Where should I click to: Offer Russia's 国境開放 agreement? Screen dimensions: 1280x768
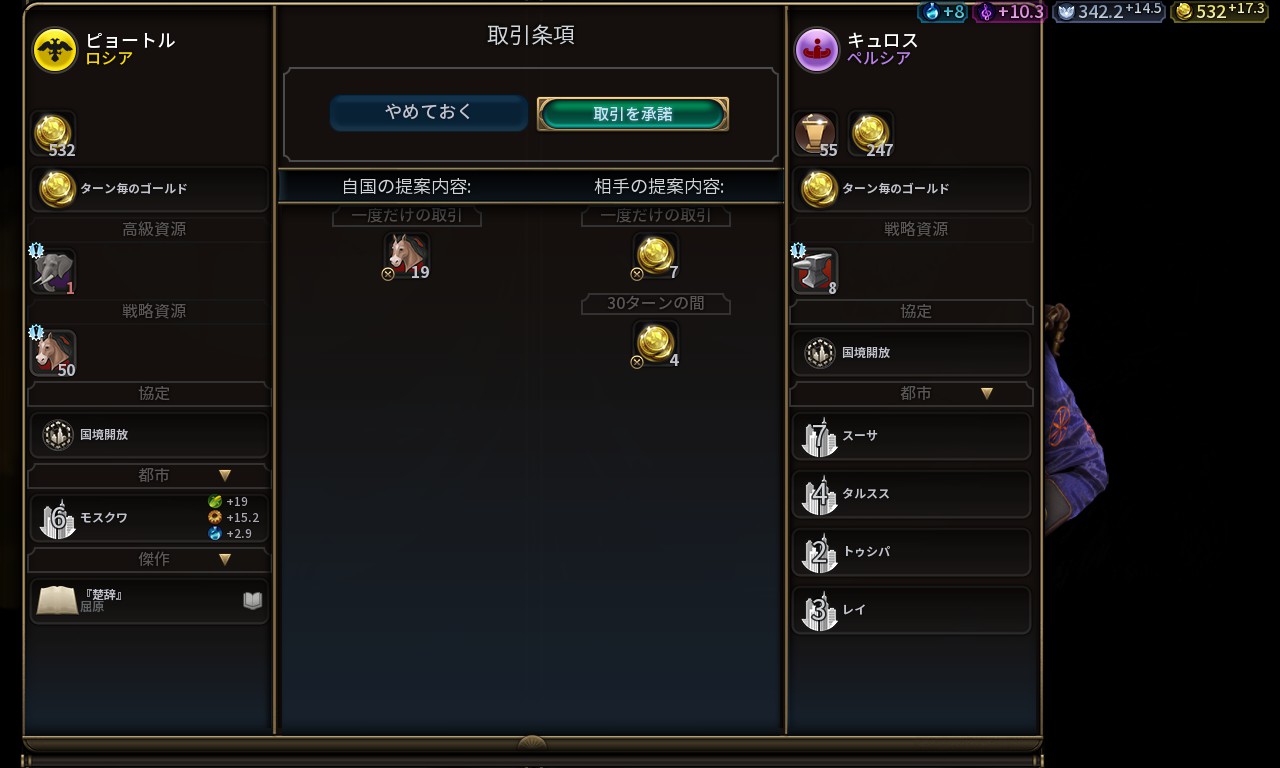(150, 435)
